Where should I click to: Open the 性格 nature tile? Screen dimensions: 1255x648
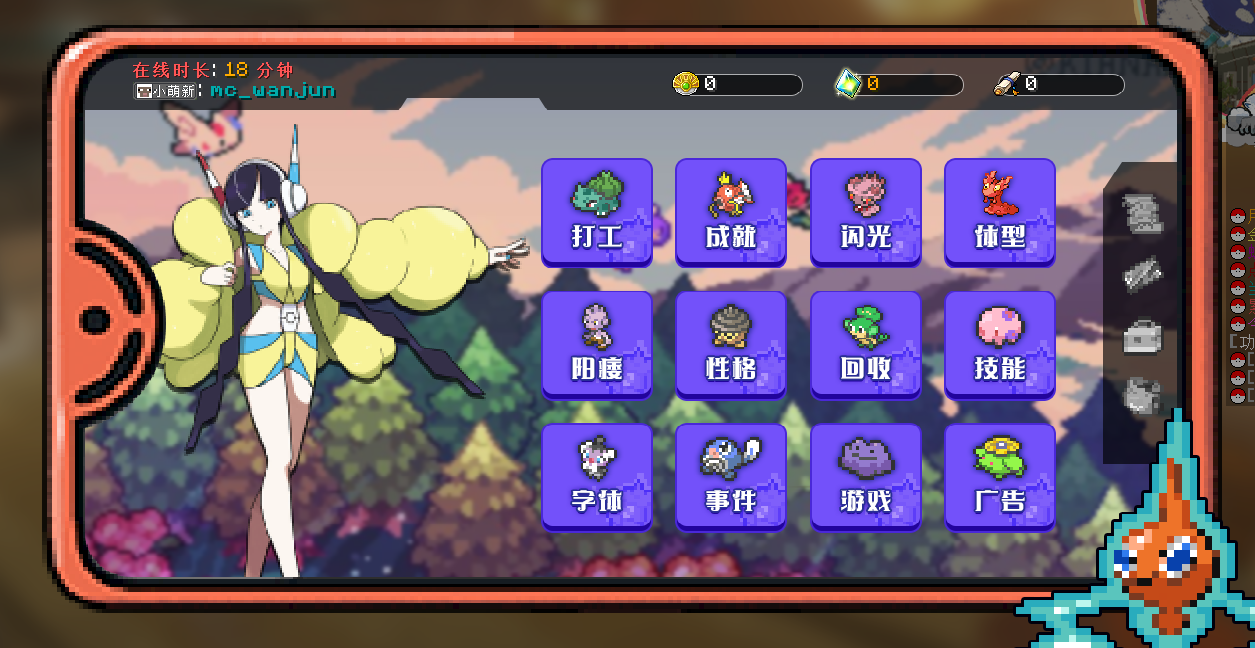[x=731, y=345]
